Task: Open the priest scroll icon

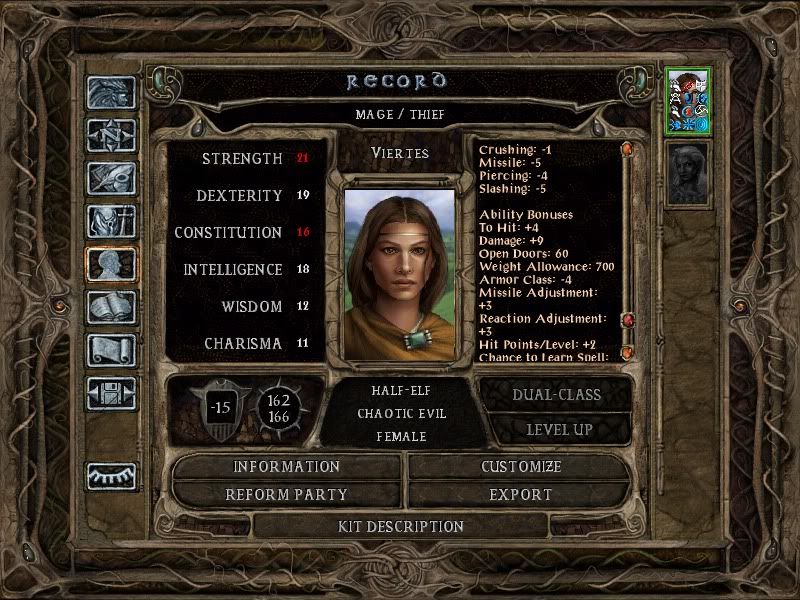Action: 111,349
